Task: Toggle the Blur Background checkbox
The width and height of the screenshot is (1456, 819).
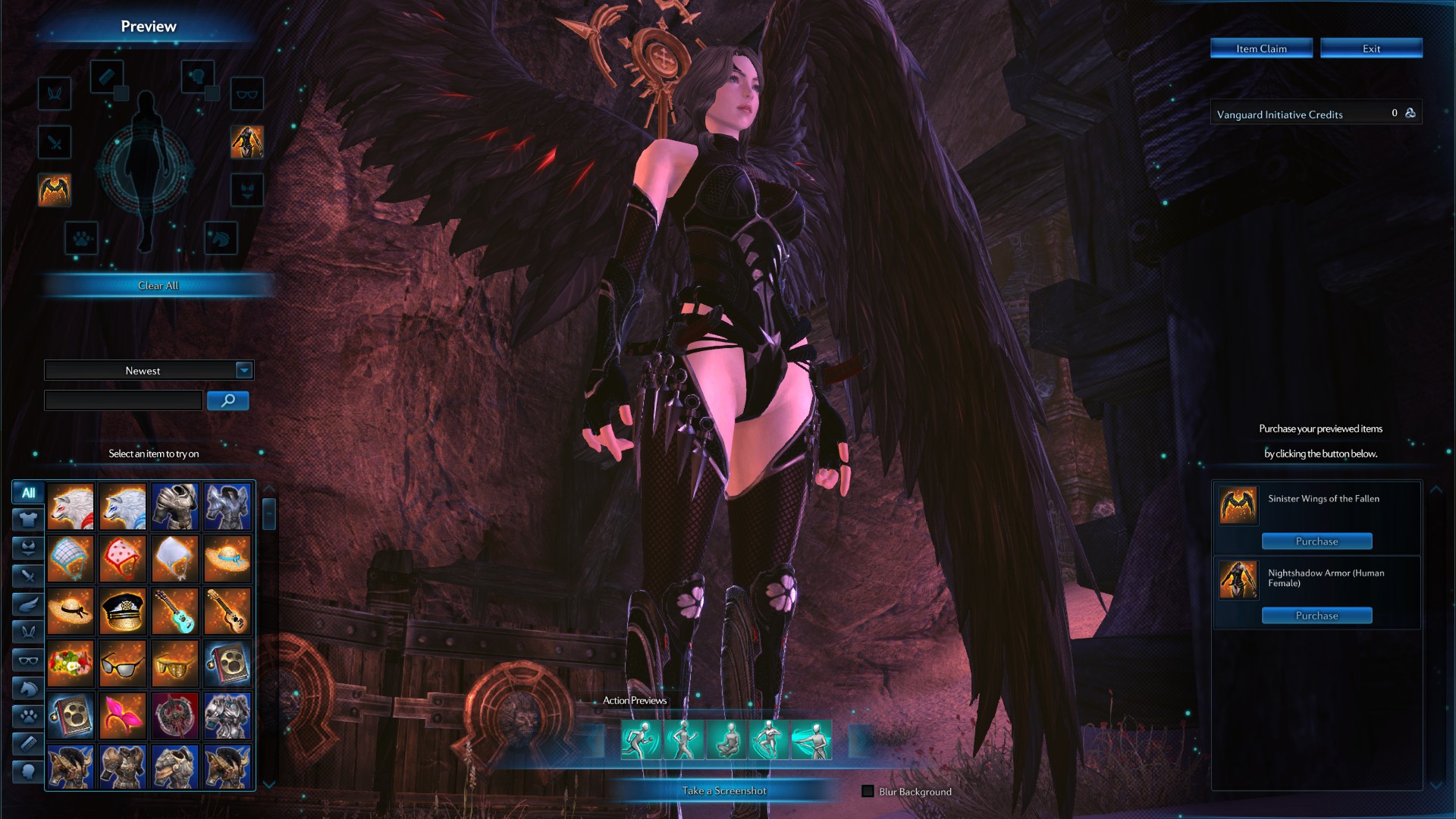Action: pyautogui.click(x=868, y=791)
